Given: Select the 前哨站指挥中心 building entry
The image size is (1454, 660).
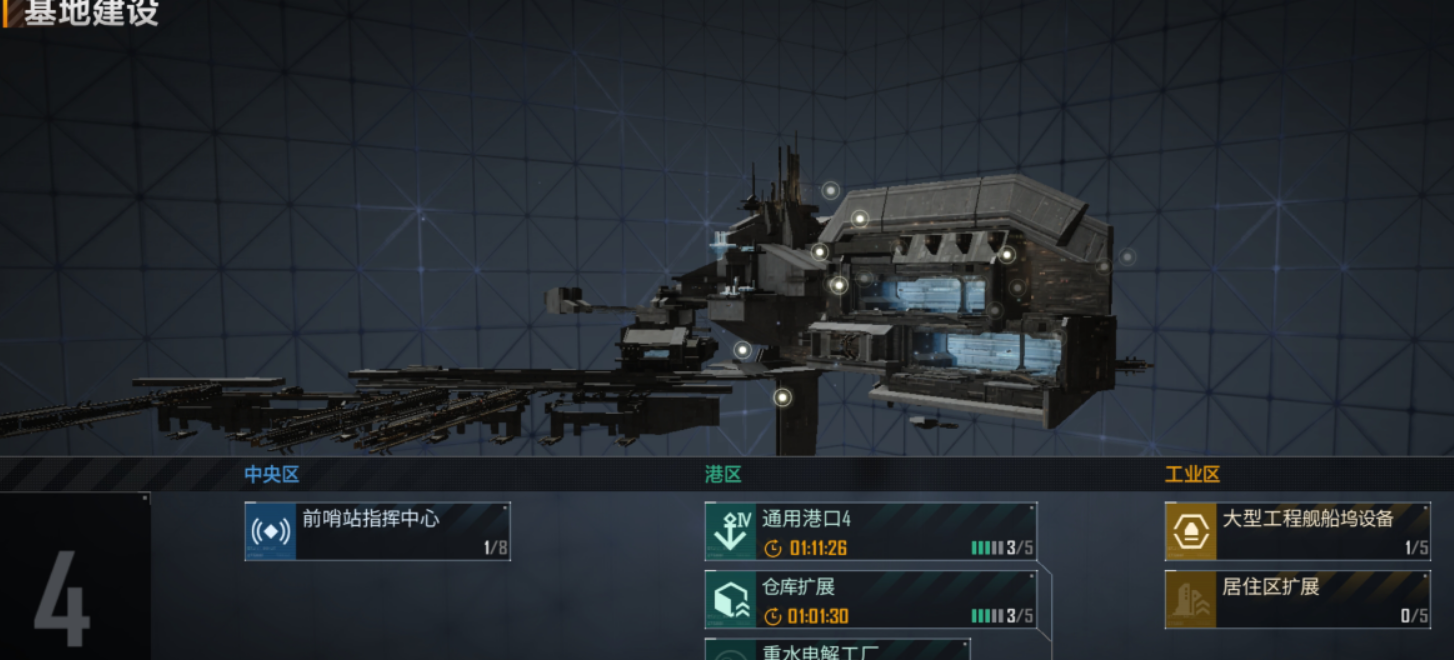Looking at the screenshot, I should [x=377, y=531].
